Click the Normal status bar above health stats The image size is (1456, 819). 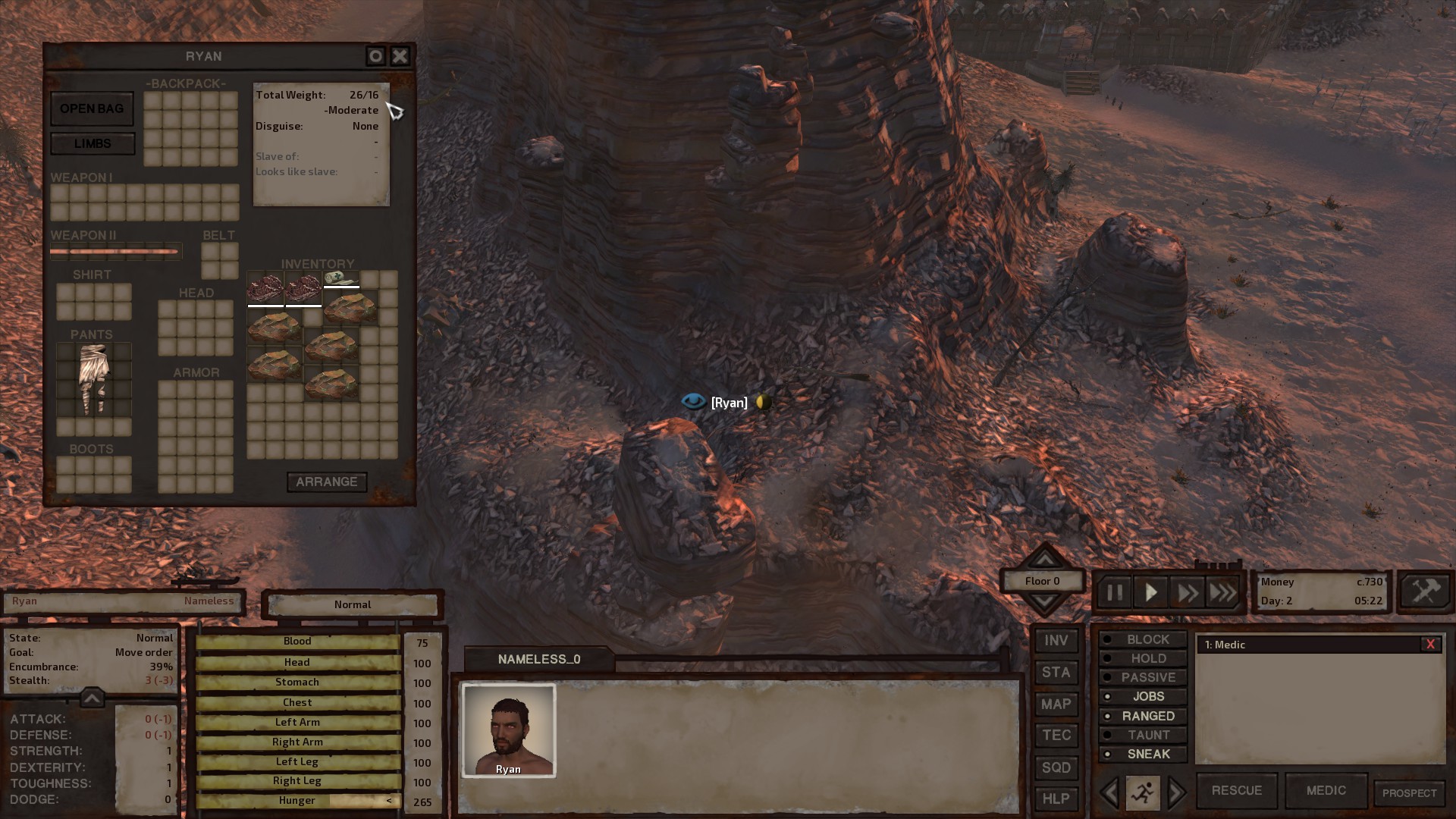point(352,604)
